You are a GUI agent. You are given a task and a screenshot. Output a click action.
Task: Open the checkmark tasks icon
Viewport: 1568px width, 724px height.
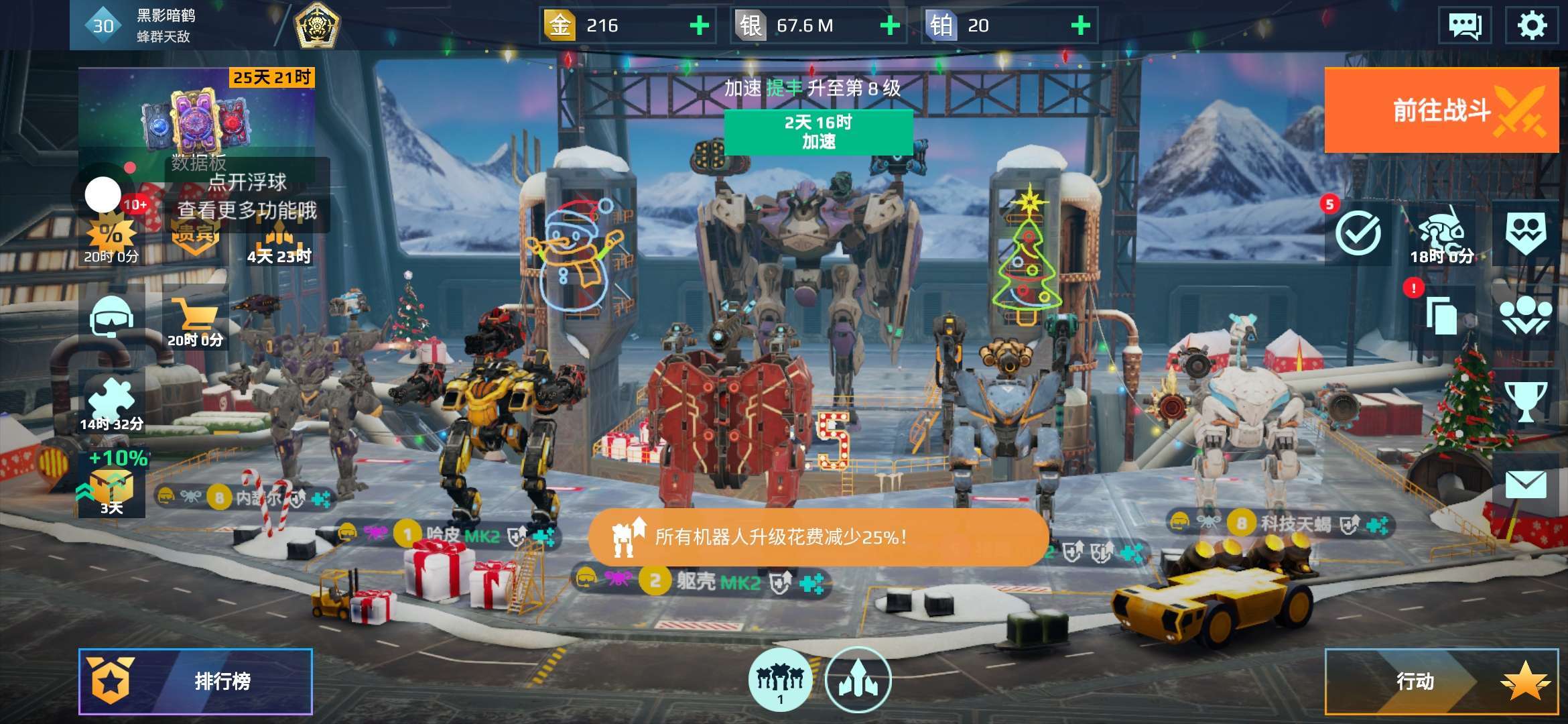(1358, 233)
